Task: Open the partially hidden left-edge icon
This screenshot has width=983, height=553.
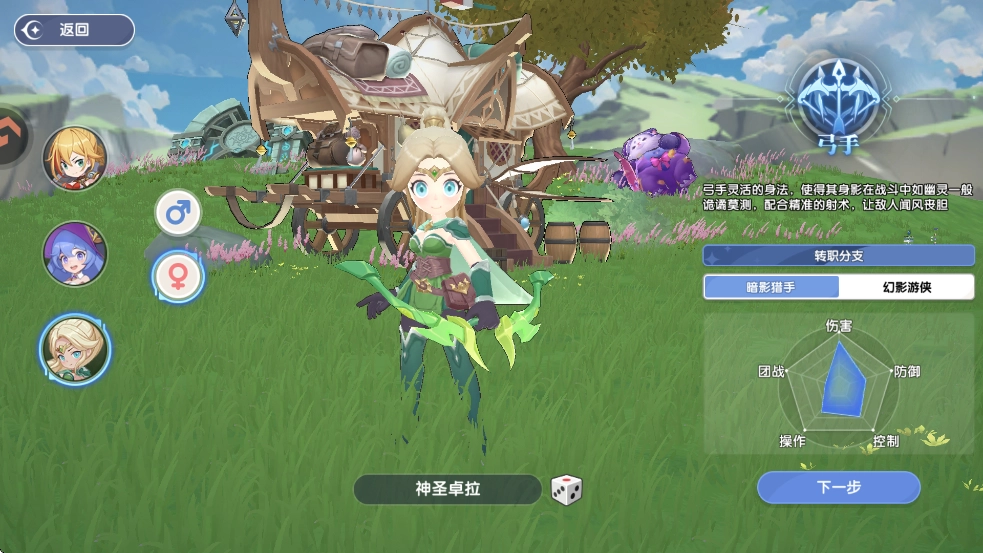Action: (12, 133)
